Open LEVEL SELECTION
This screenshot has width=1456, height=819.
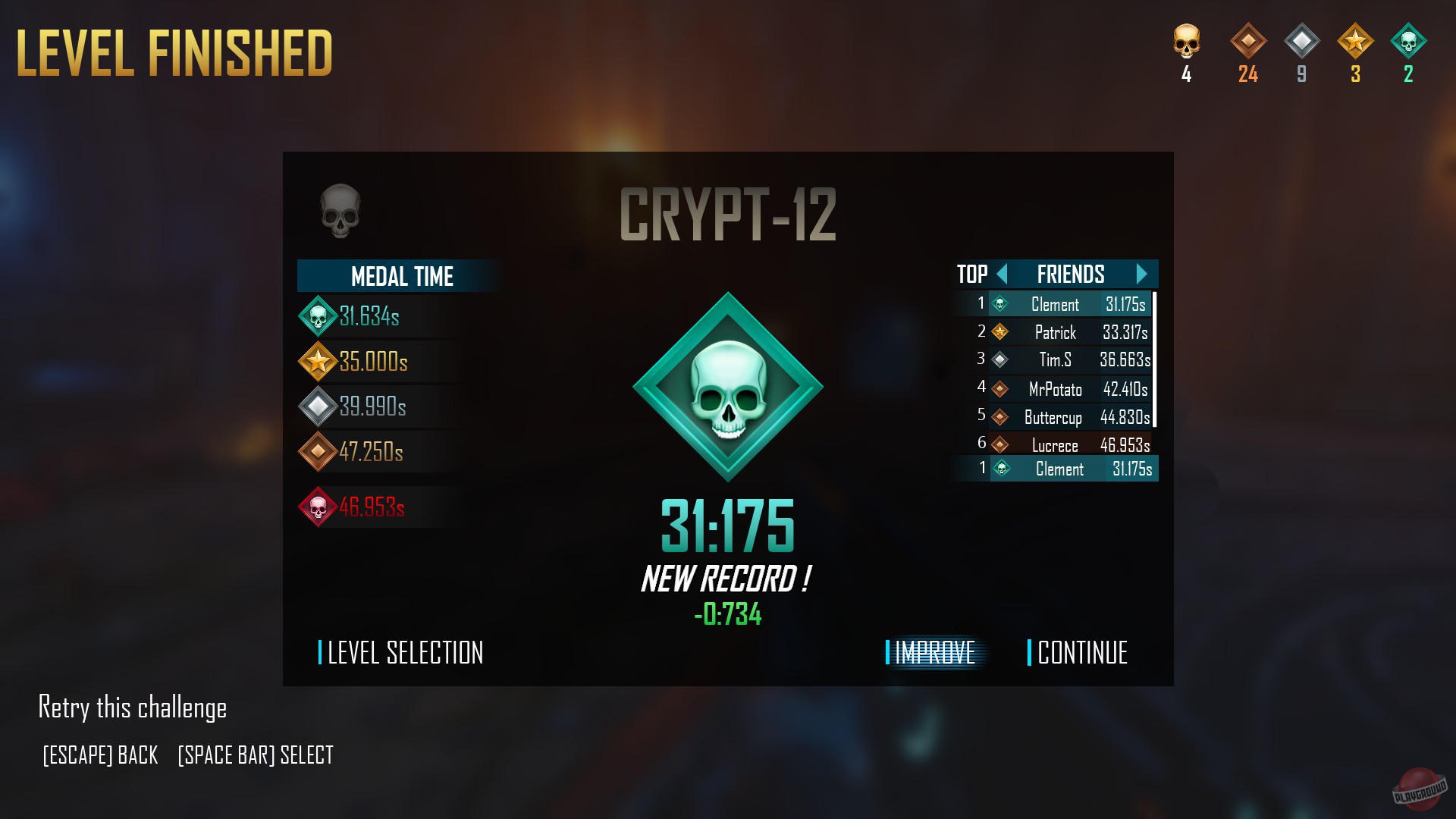coord(404,653)
